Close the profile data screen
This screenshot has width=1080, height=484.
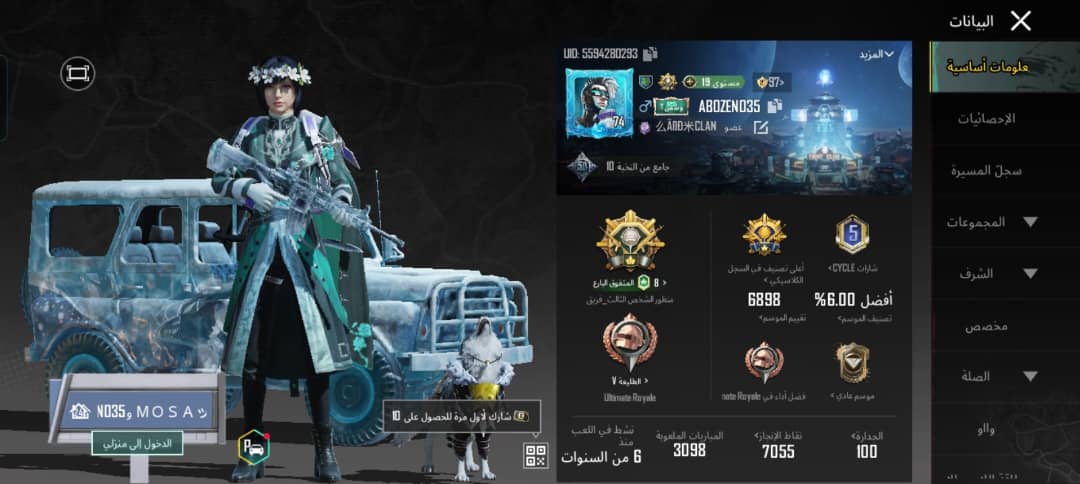(x=1020, y=21)
